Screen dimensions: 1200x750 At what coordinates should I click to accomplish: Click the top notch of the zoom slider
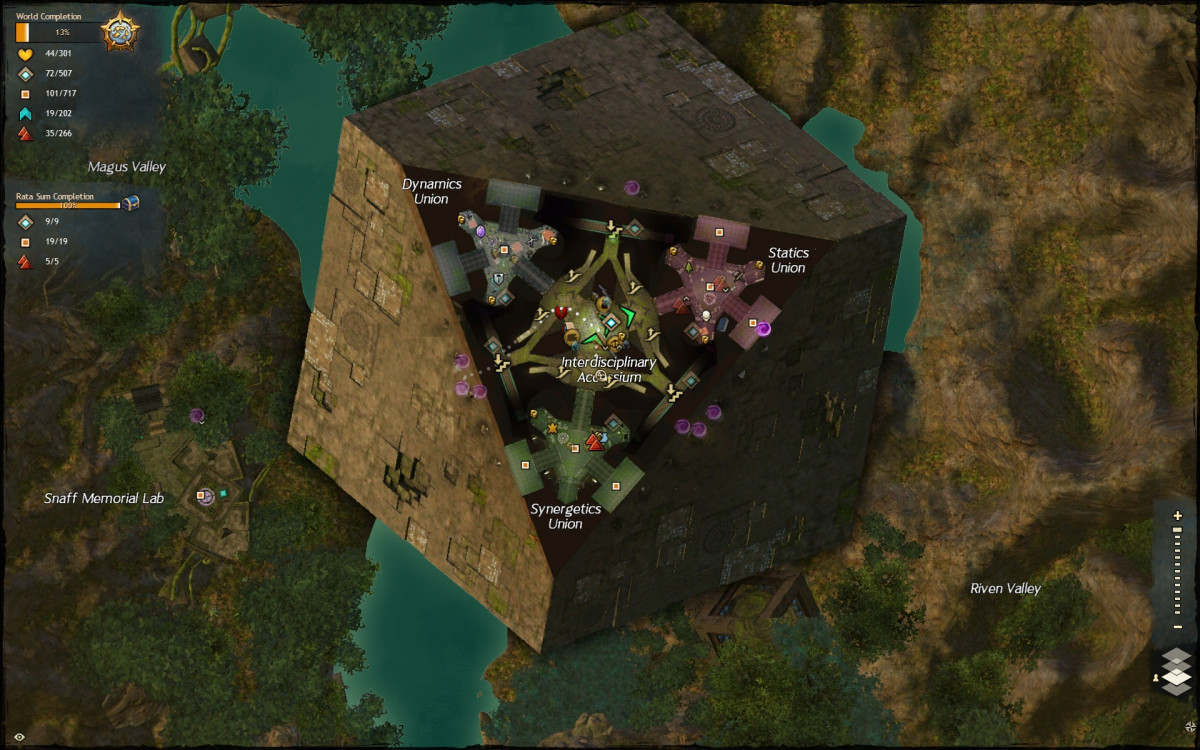point(1177,529)
